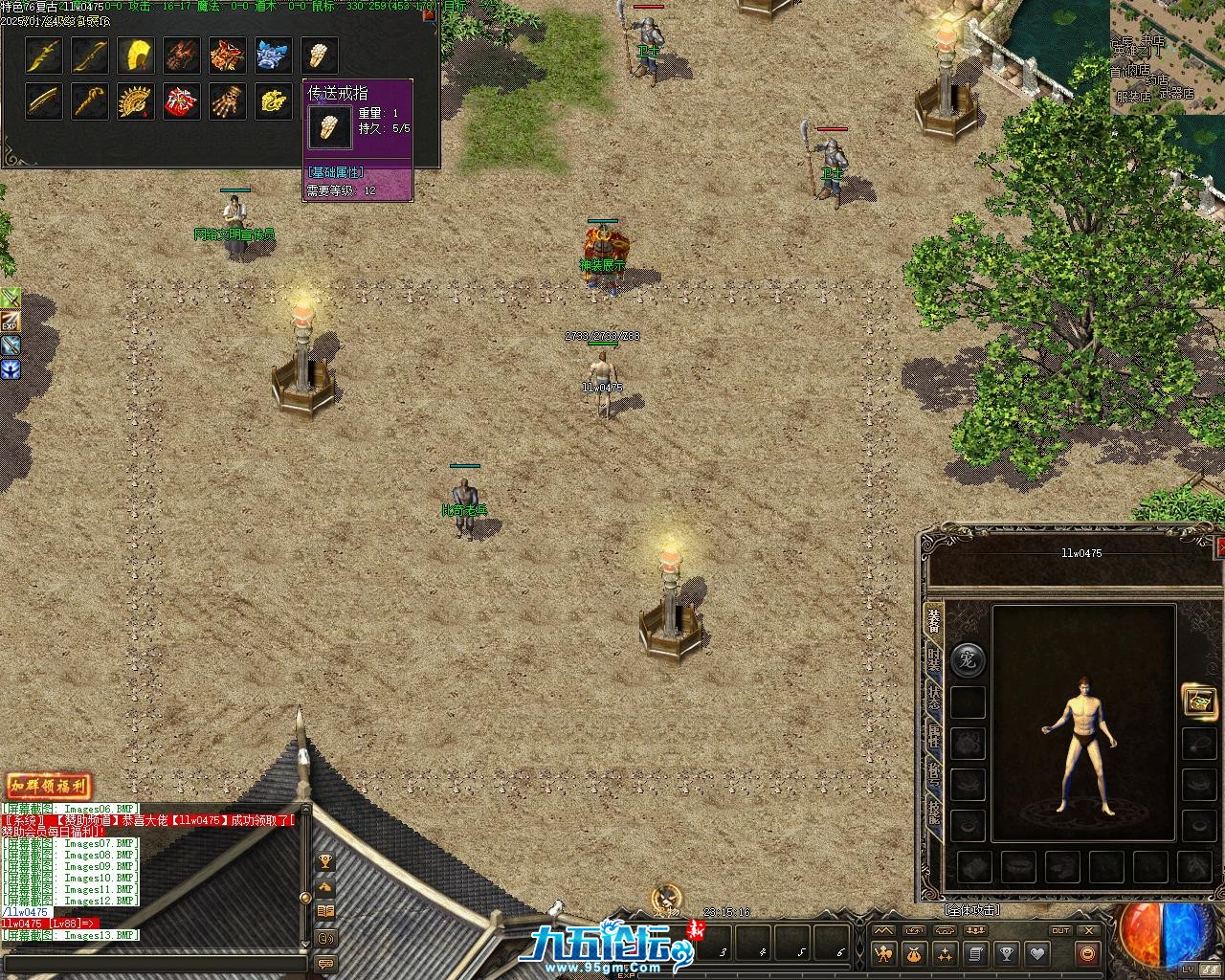Select the golden hooked staff item
Viewport: 1225px width, 980px height.
coord(89,100)
